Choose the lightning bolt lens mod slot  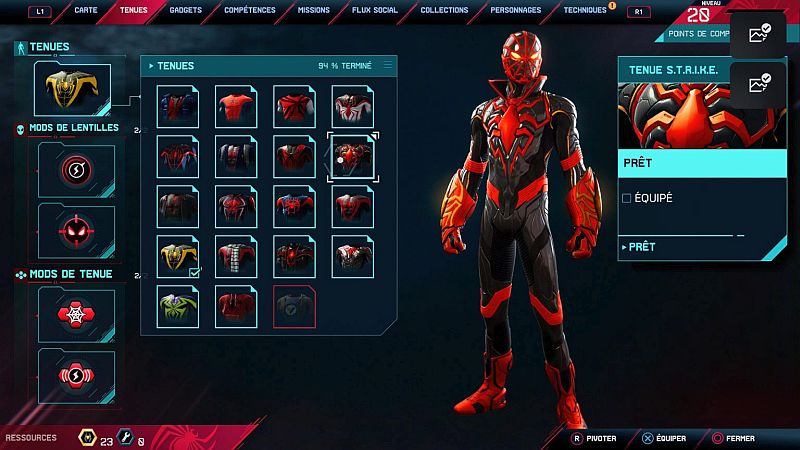[x=76, y=169]
